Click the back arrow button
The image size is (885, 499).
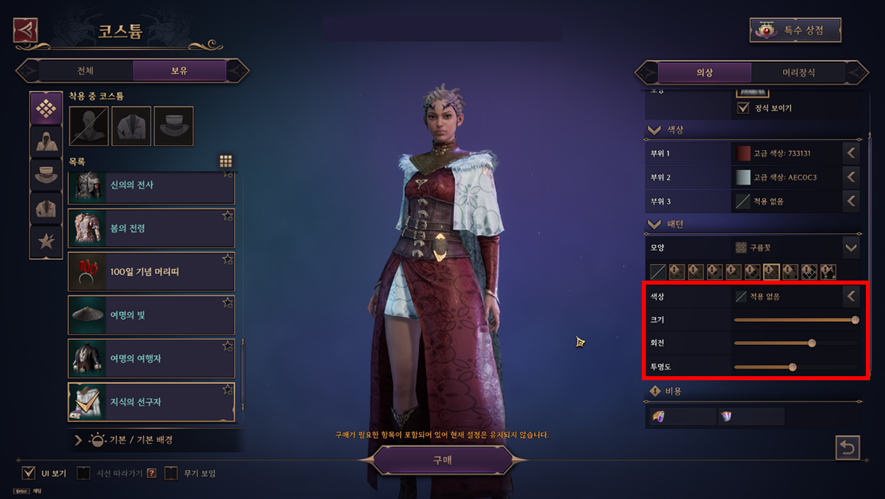(25, 30)
